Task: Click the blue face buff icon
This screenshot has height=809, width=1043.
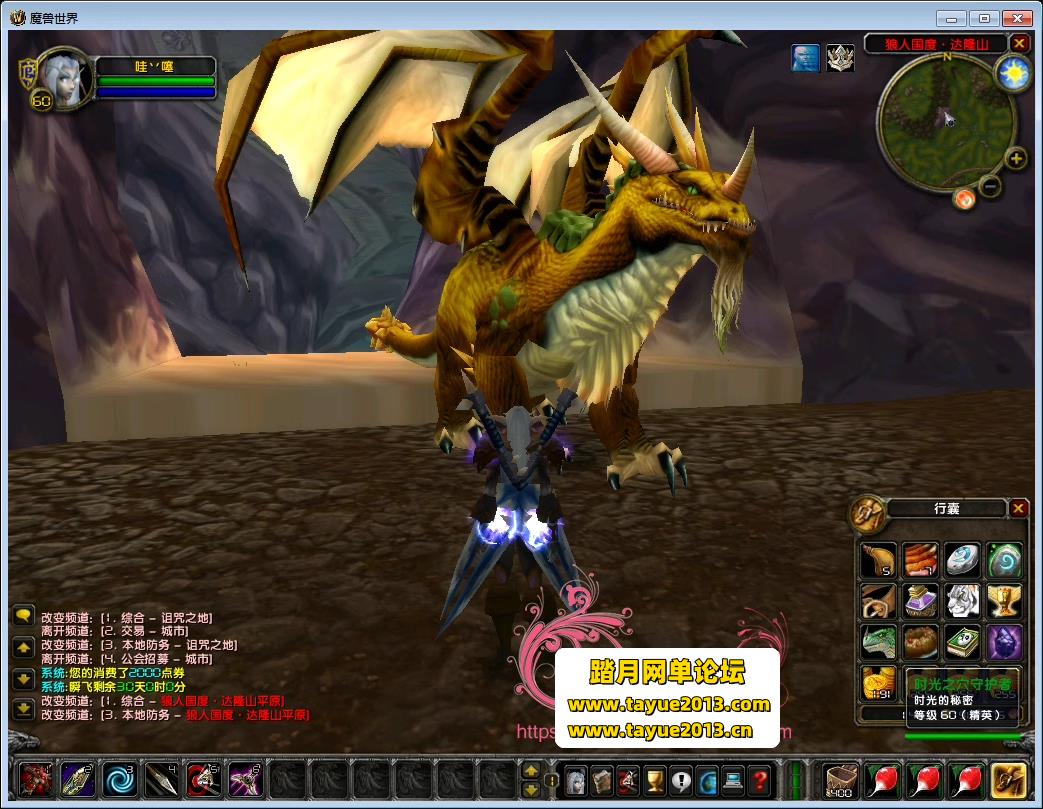Action: (x=805, y=58)
